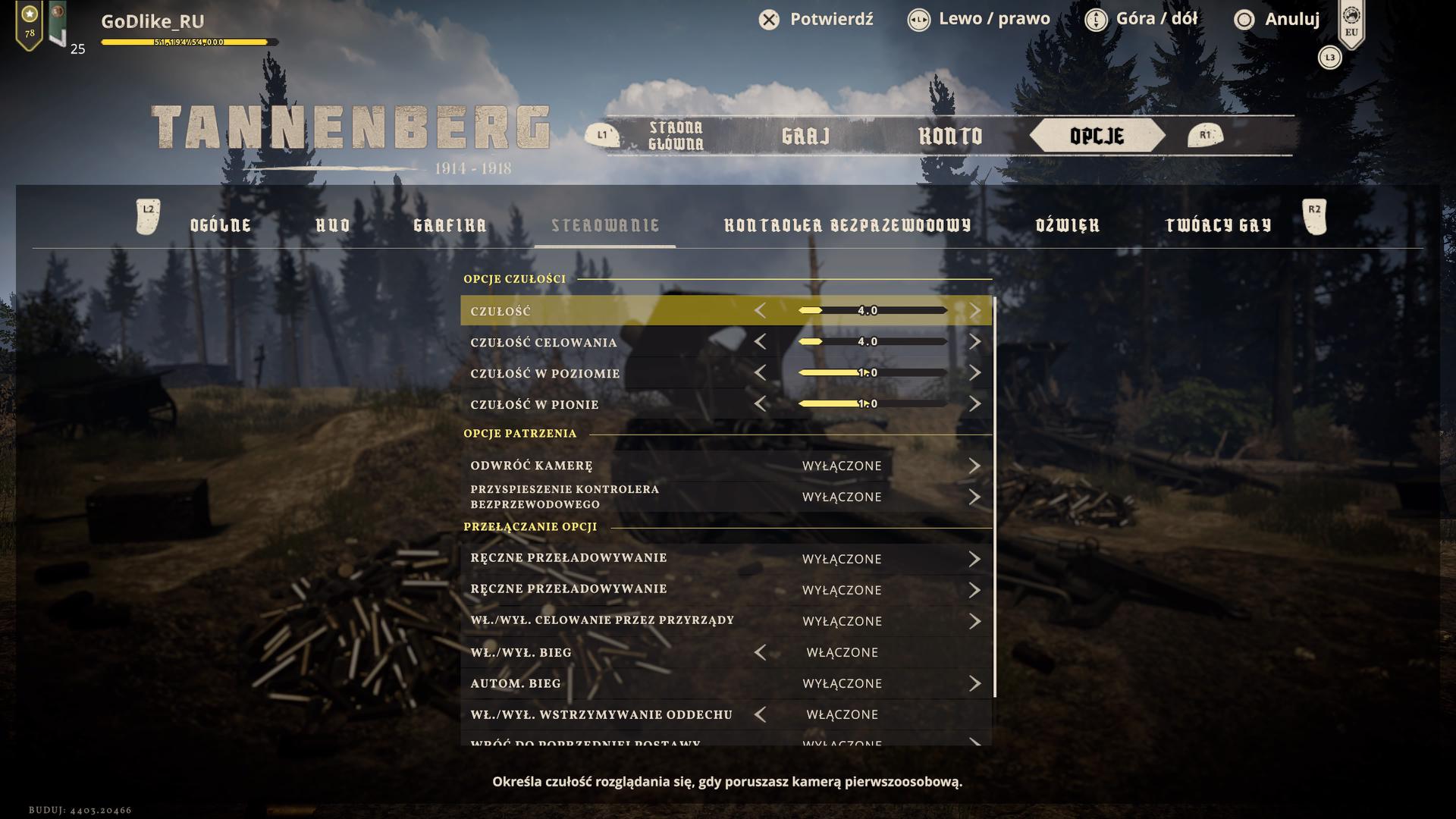Enable Autom. Bieg with its right arrow
The height and width of the screenshot is (819, 1456).
click(x=974, y=683)
